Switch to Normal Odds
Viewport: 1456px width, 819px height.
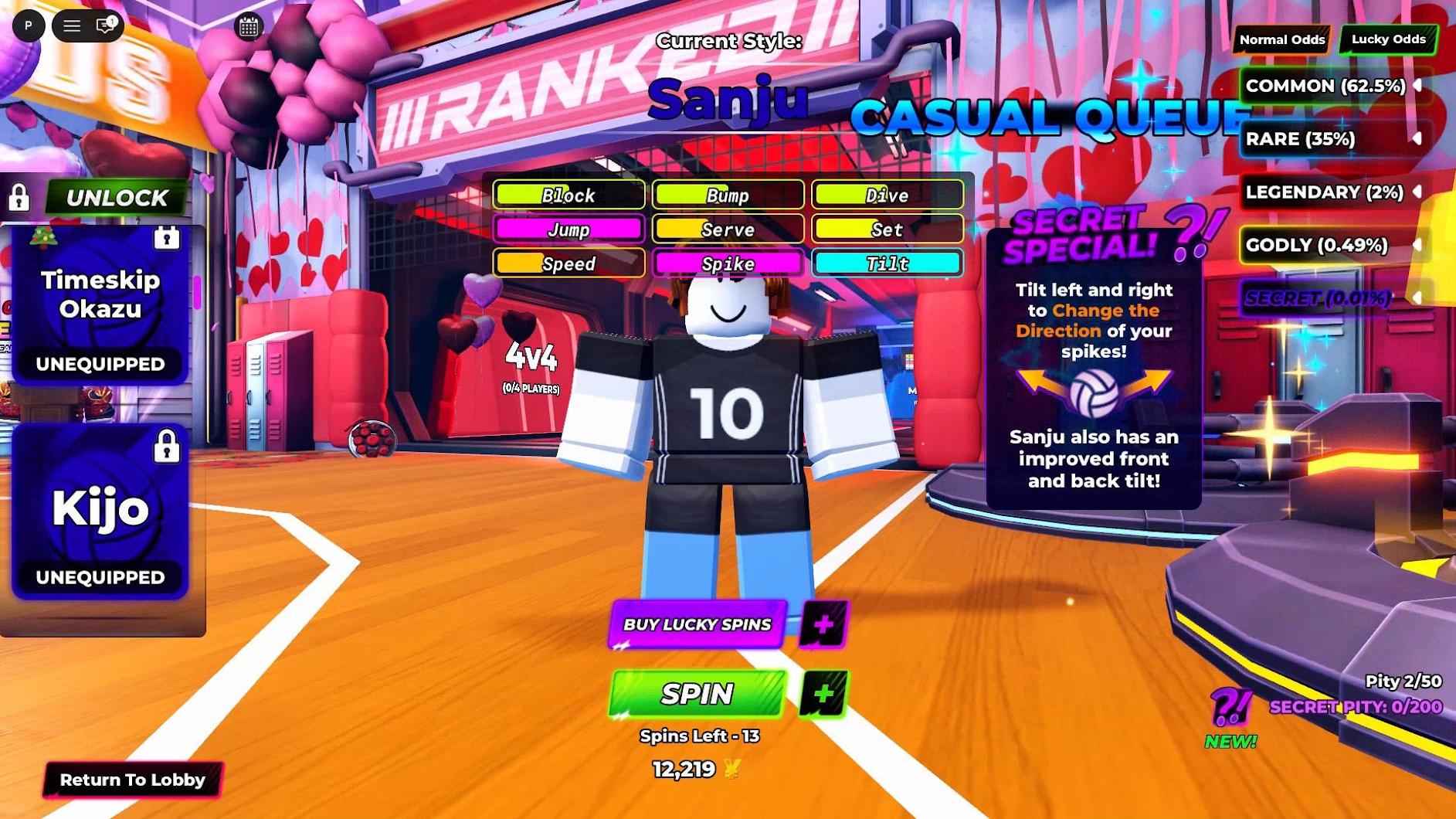click(x=1281, y=39)
